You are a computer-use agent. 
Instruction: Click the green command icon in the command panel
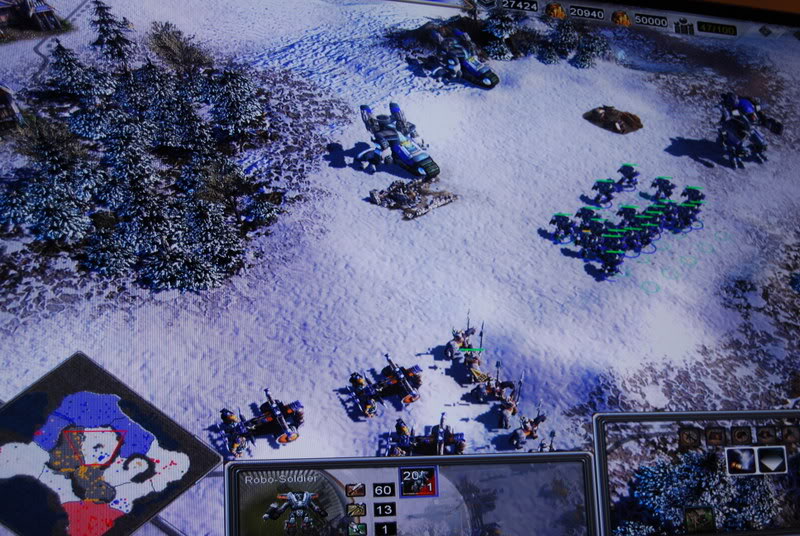pos(700,518)
